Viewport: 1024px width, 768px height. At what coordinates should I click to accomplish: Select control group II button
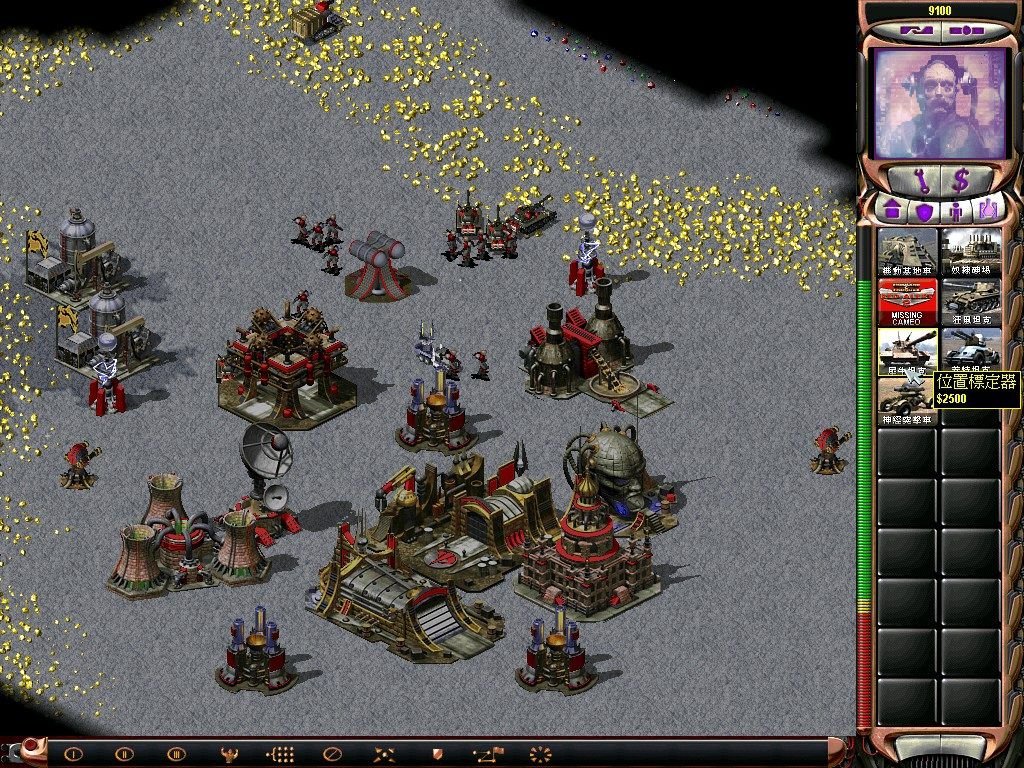pyautogui.click(x=124, y=754)
